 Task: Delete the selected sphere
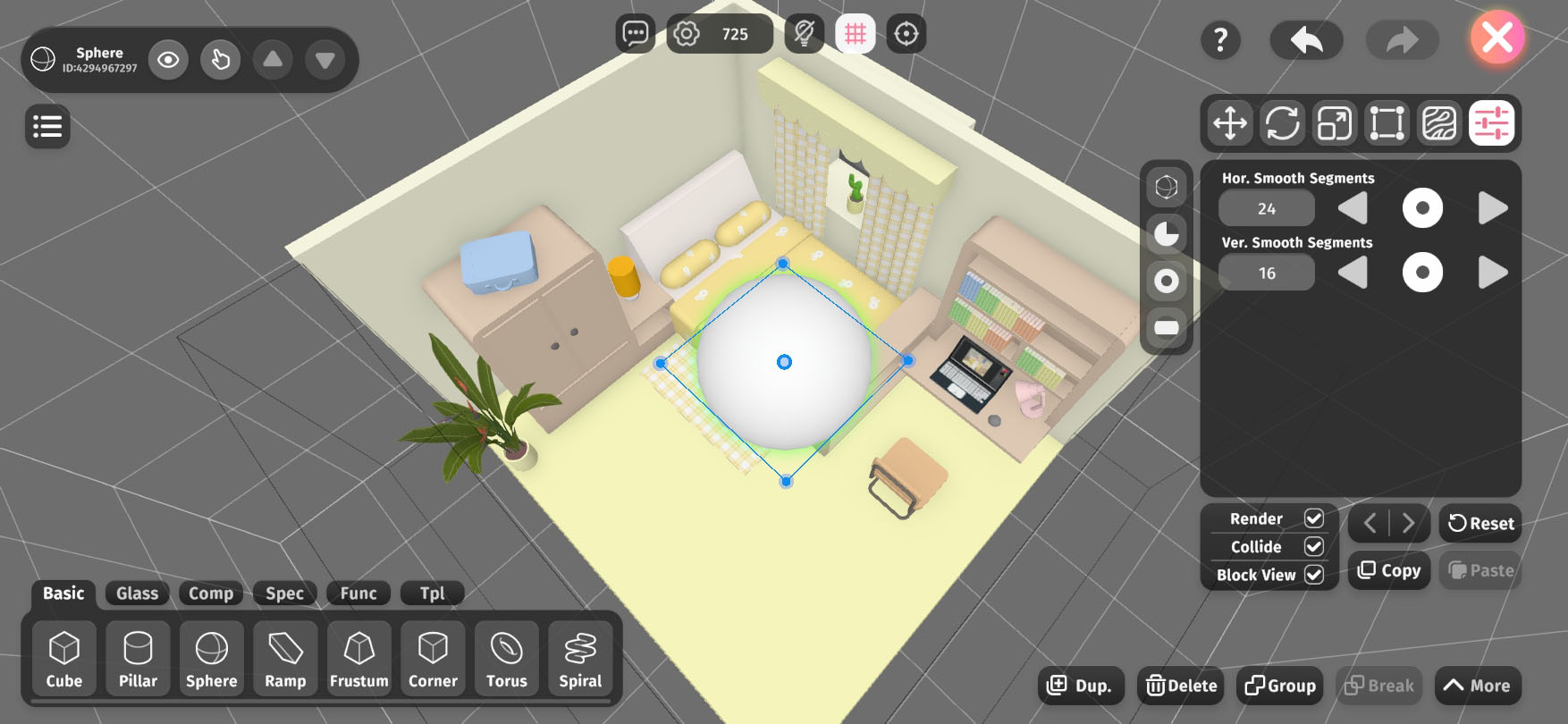coord(1182,686)
